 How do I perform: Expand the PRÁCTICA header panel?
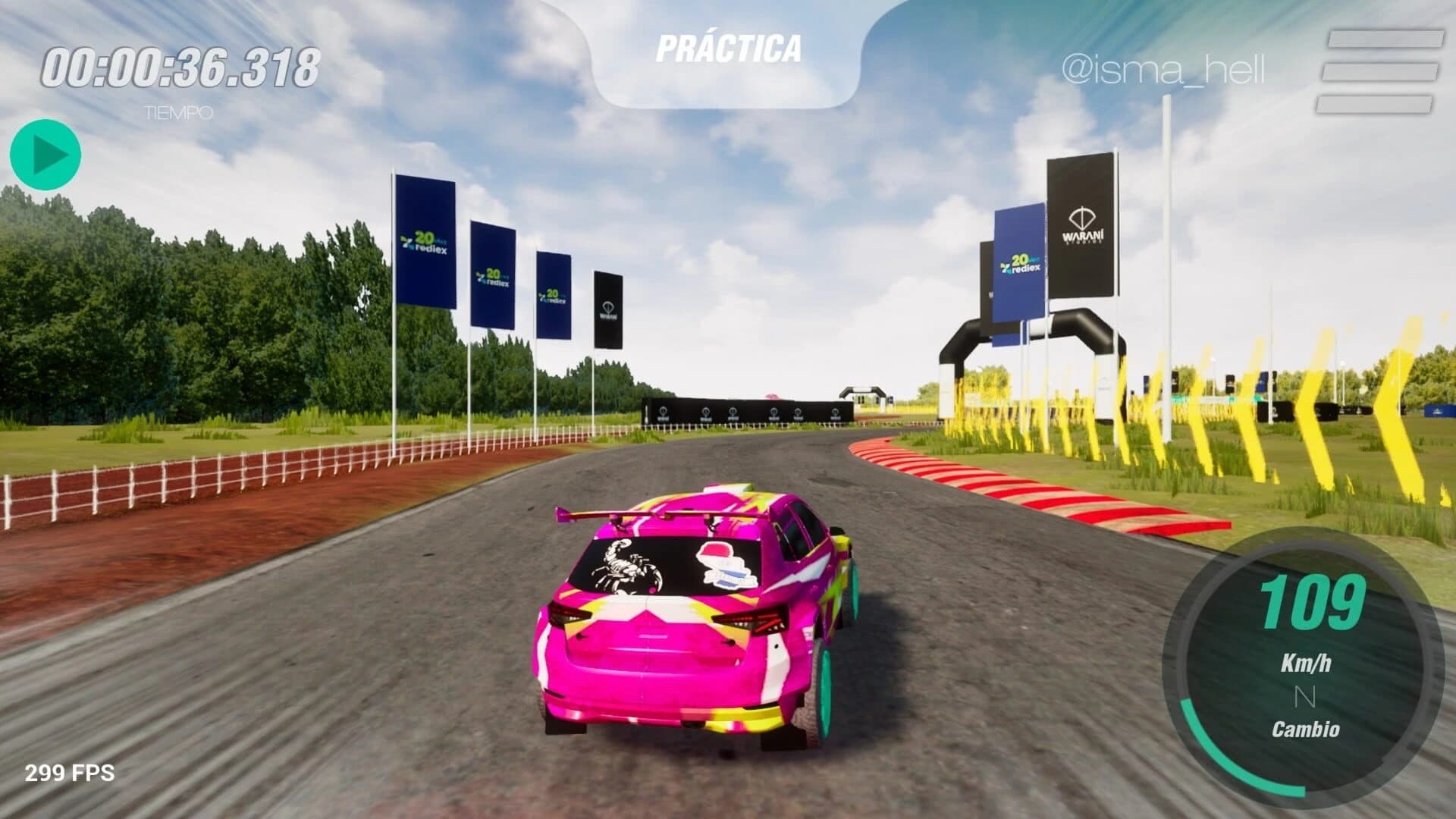pos(728,47)
